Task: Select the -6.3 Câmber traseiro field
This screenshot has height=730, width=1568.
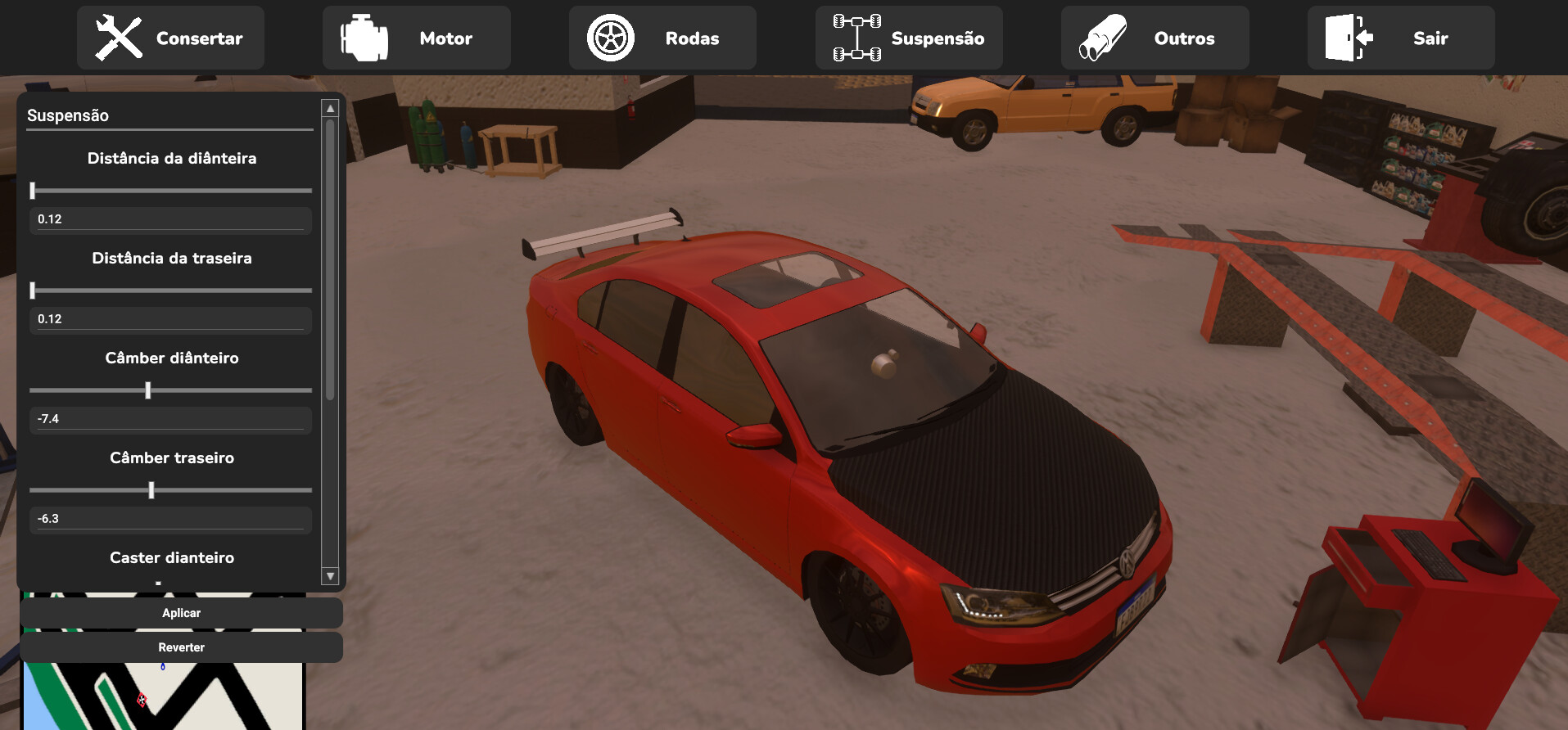Action: (x=169, y=519)
